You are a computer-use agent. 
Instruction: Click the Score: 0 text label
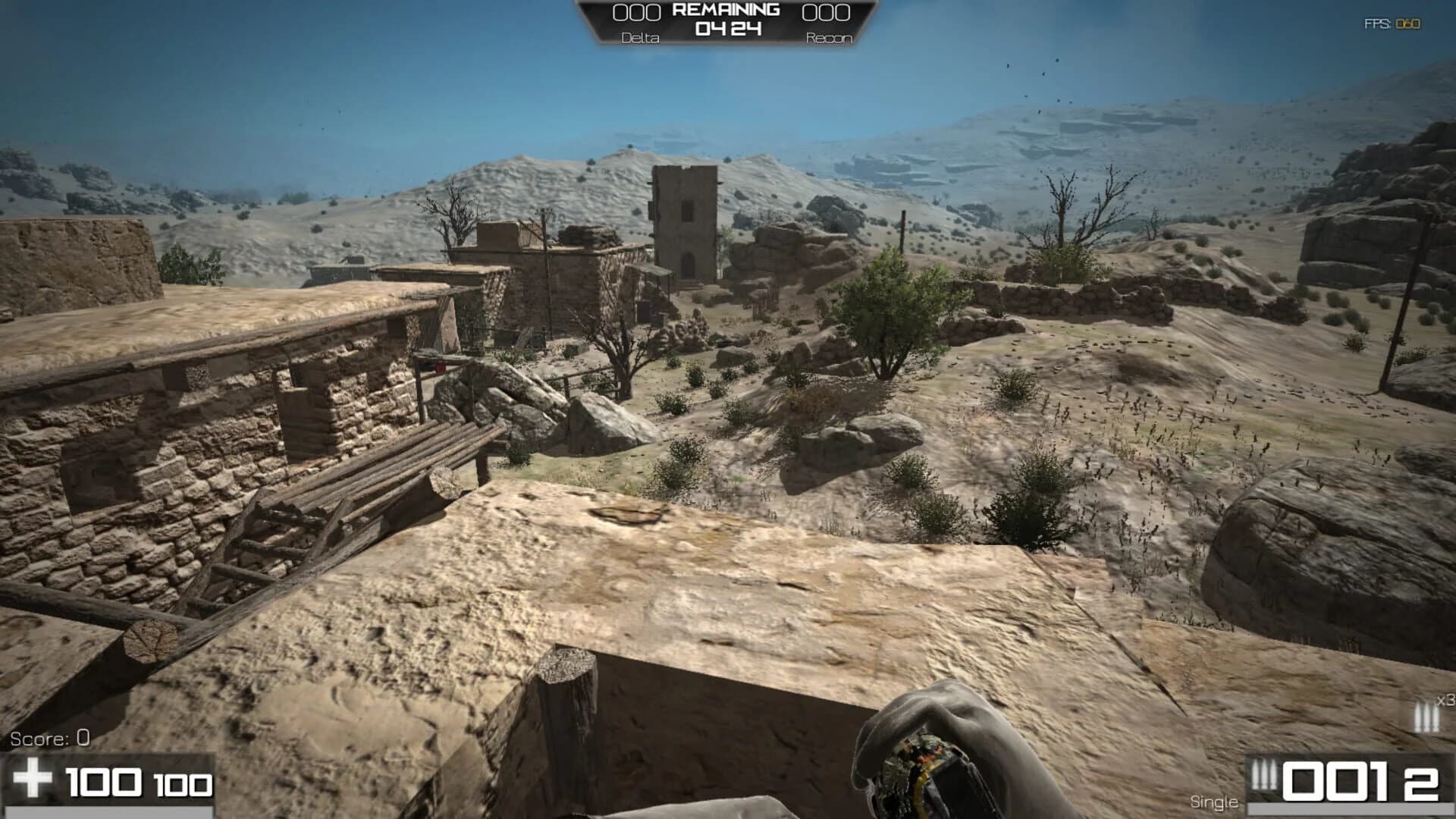click(x=49, y=736)
